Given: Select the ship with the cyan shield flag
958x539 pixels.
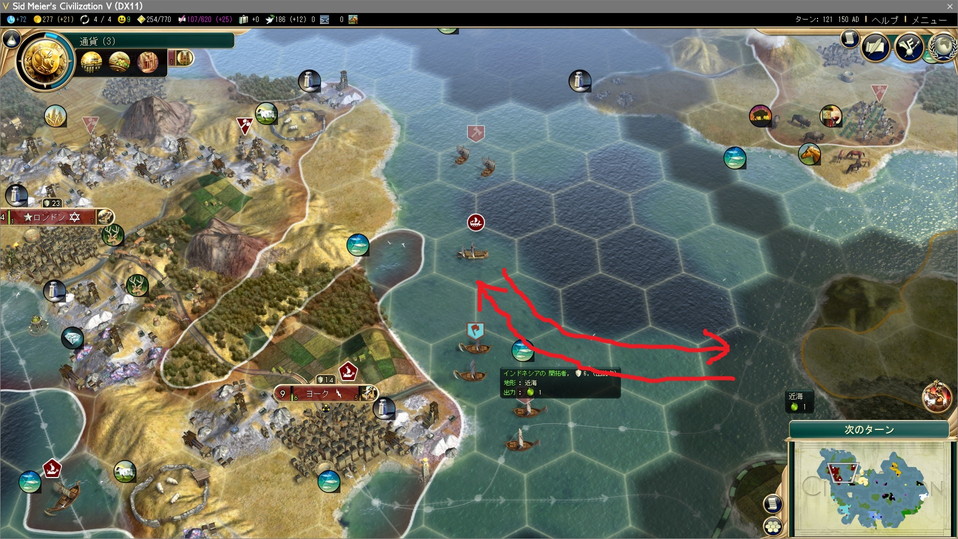Looking at the screenshot, I should 475,344.
